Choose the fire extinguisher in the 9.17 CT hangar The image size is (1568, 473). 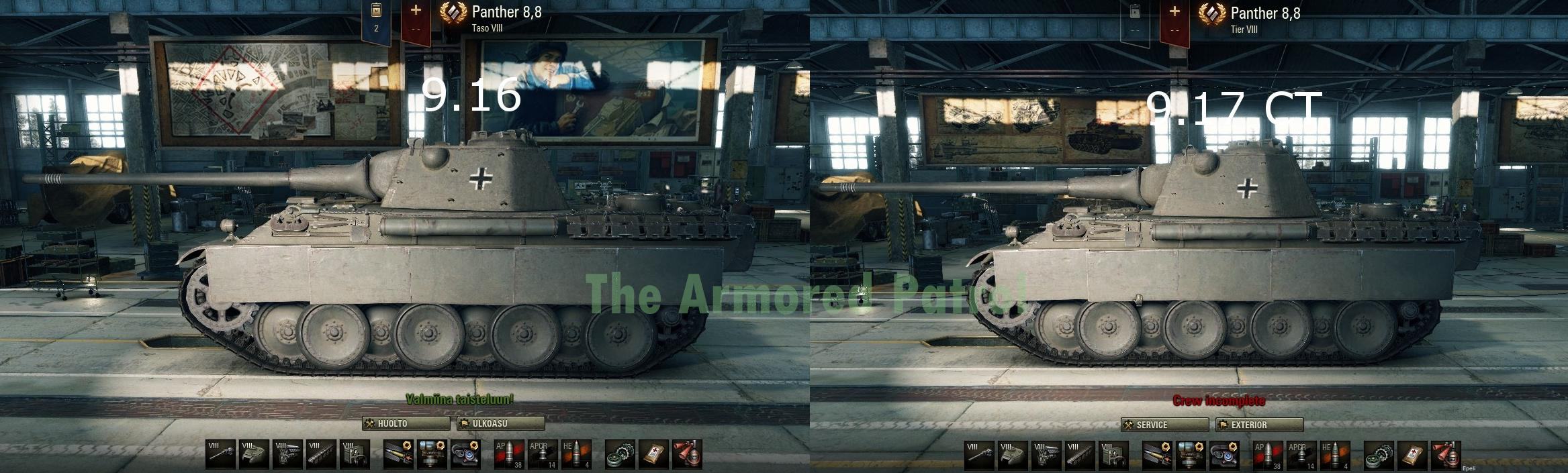coord(1446,455)
